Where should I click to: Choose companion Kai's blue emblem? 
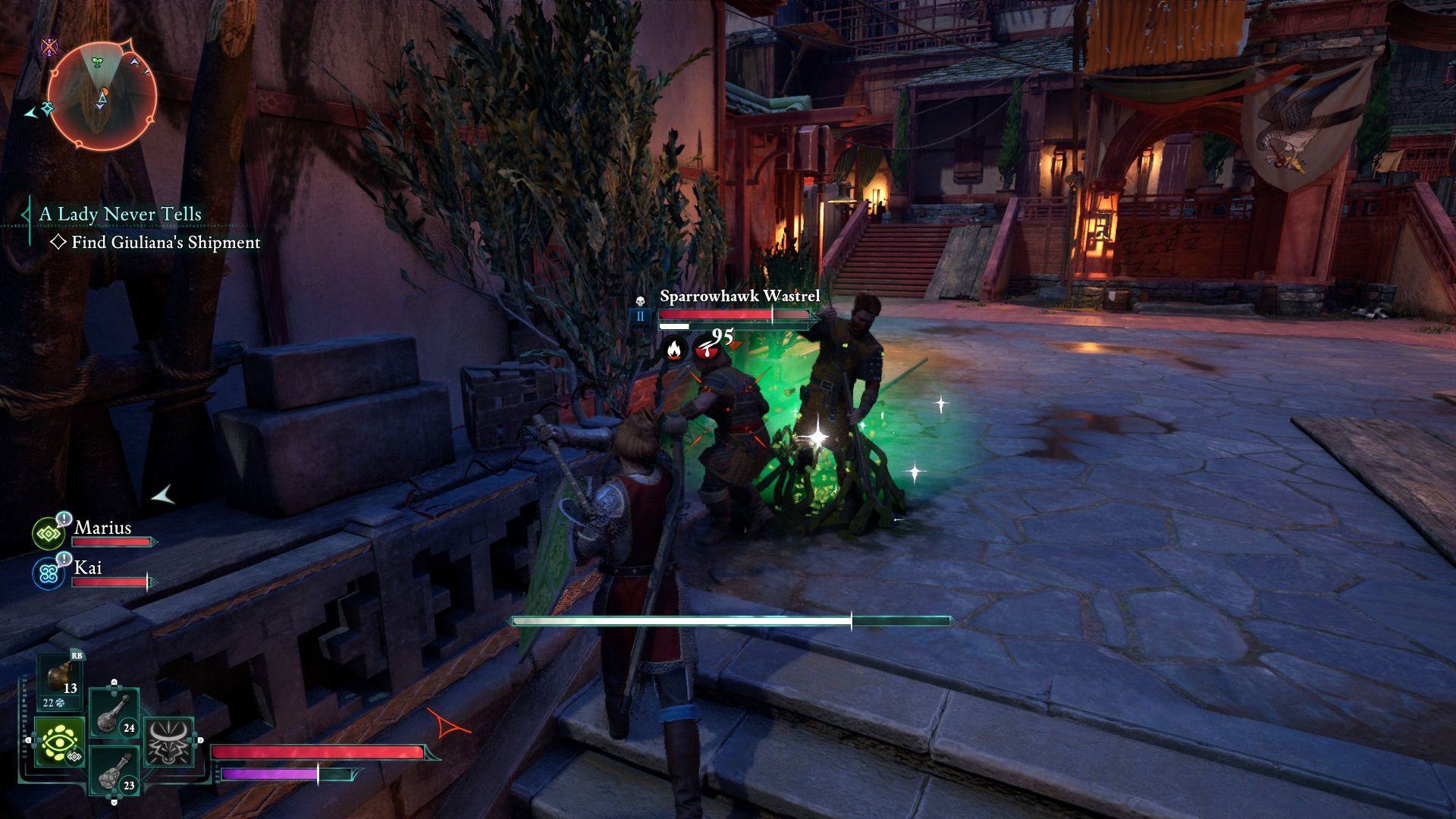[x=49, y=573]
